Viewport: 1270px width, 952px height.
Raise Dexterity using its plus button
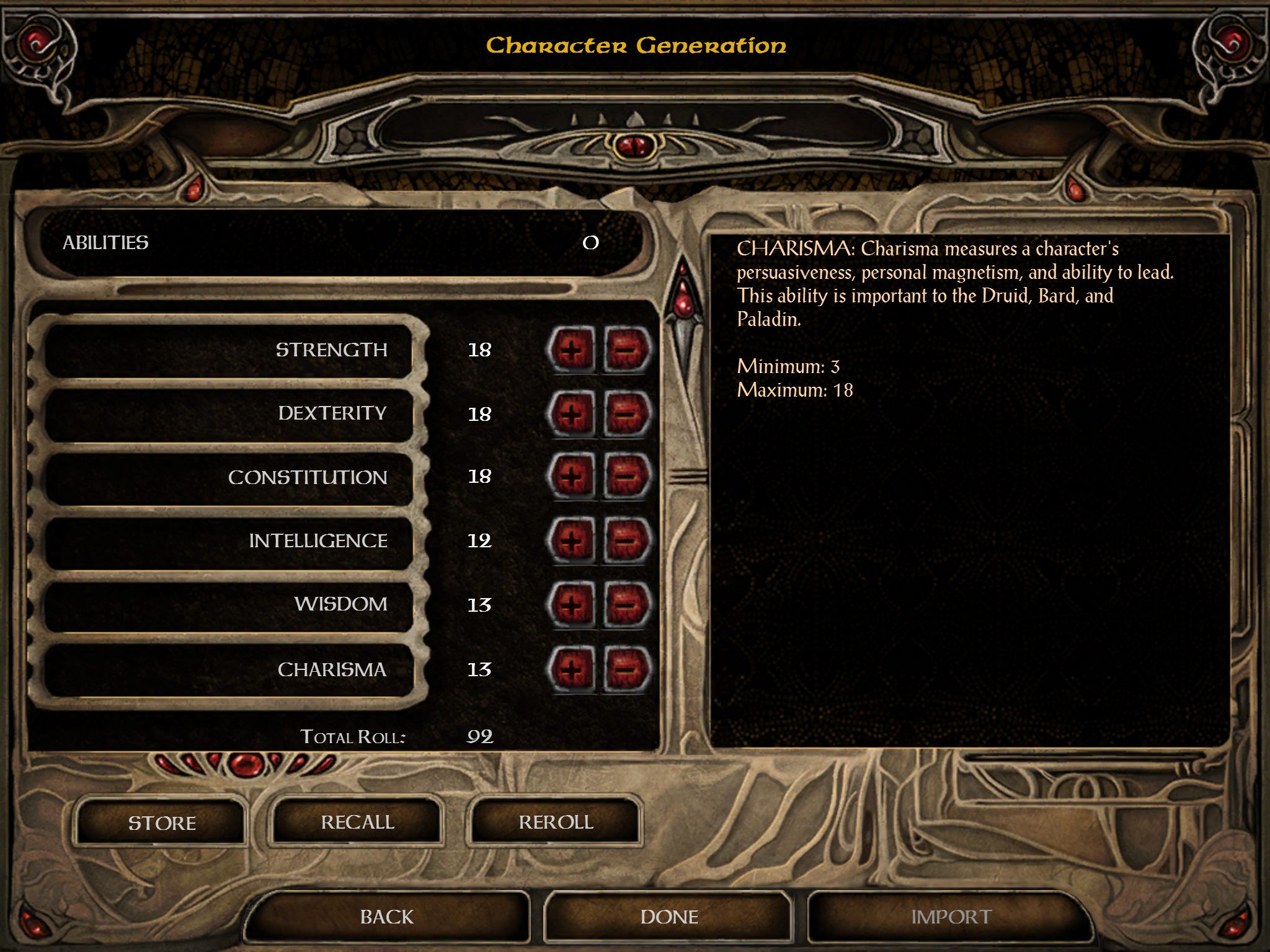coord(571,413)
